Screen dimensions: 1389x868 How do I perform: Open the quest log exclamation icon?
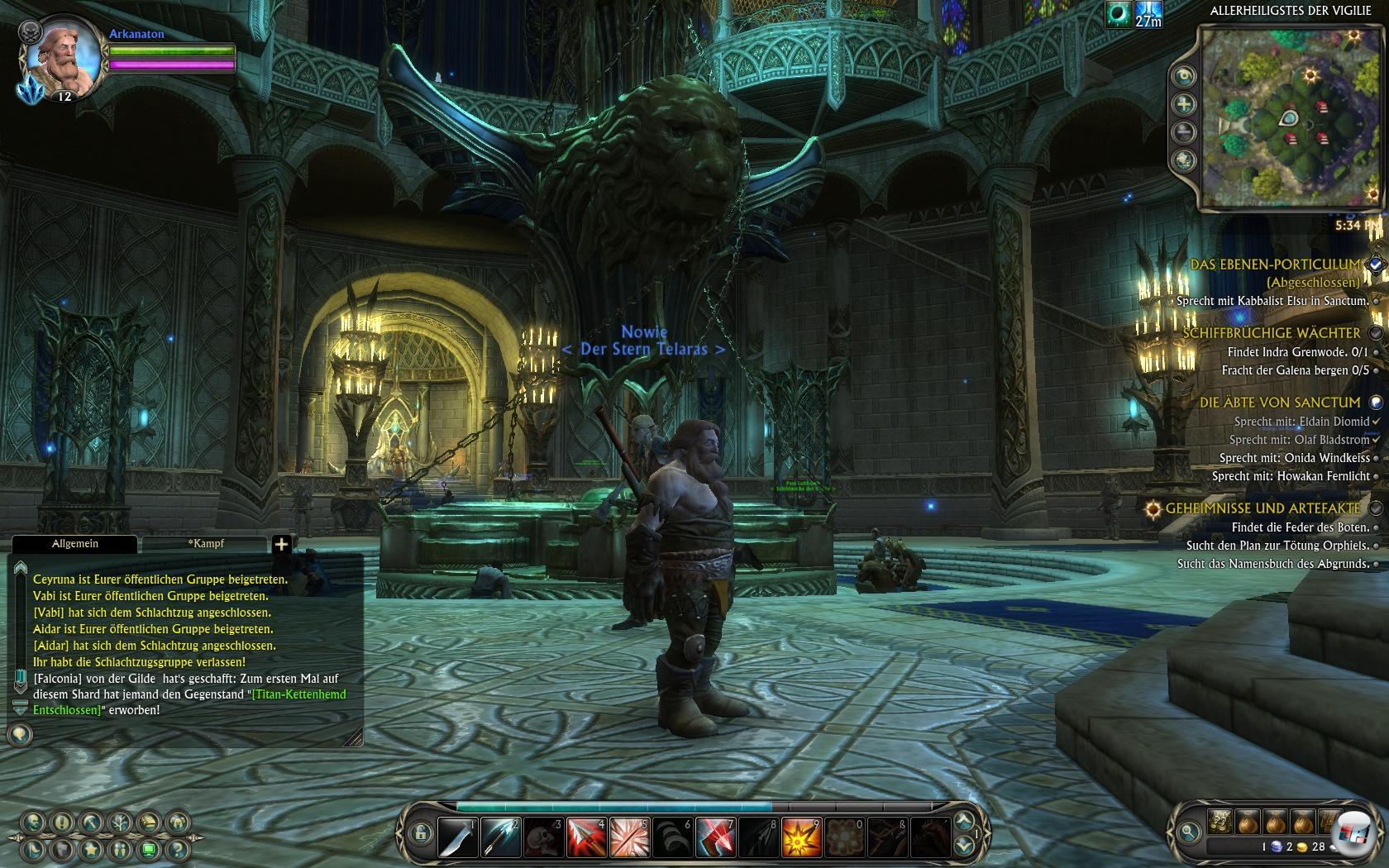(62, 823)
